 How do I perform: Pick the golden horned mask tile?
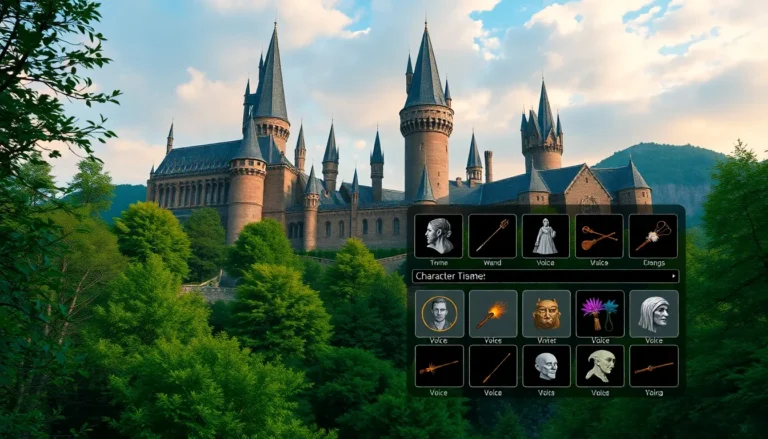[x=546, y=313]
